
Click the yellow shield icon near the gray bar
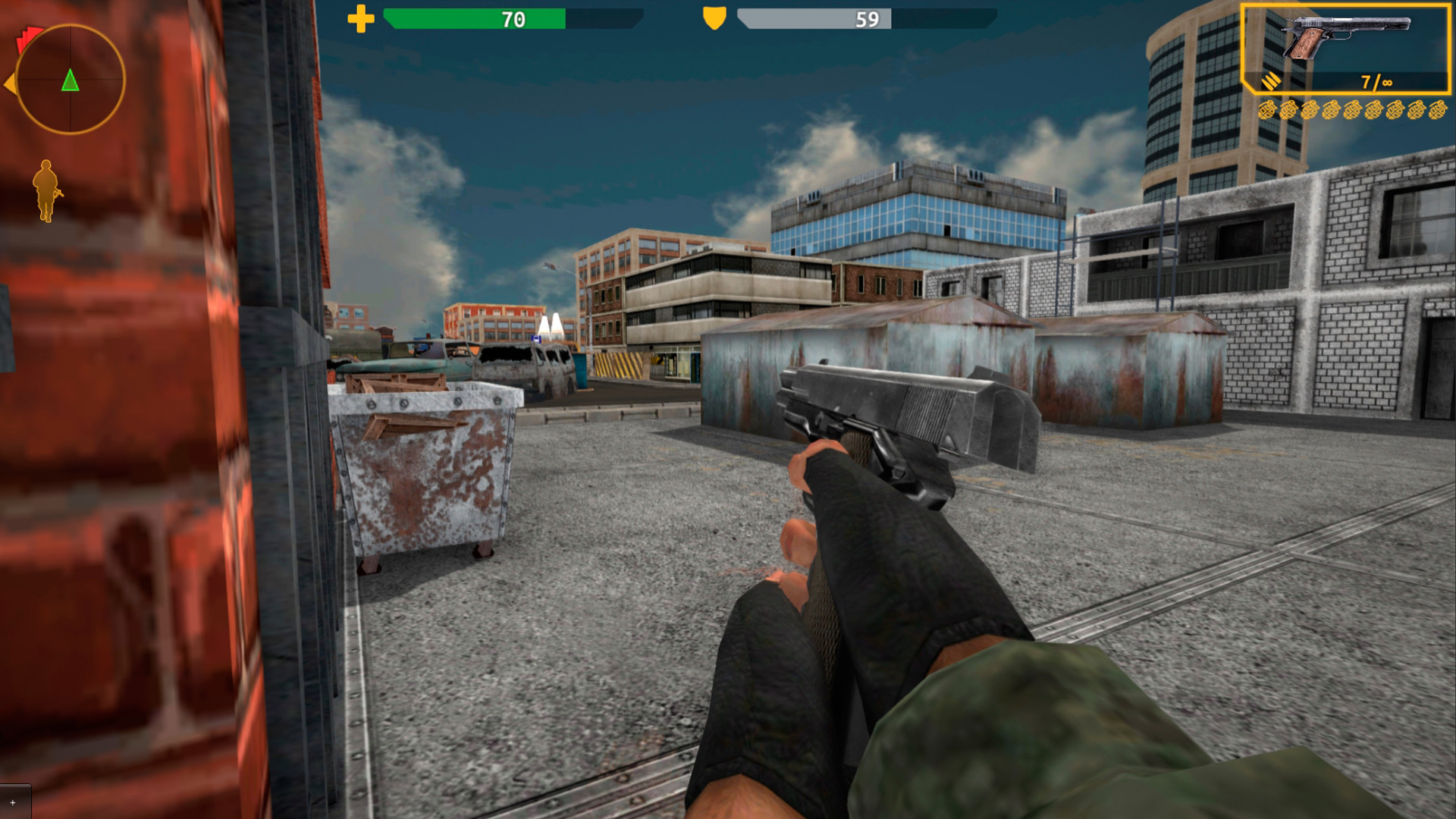click(x=714, y=17)
